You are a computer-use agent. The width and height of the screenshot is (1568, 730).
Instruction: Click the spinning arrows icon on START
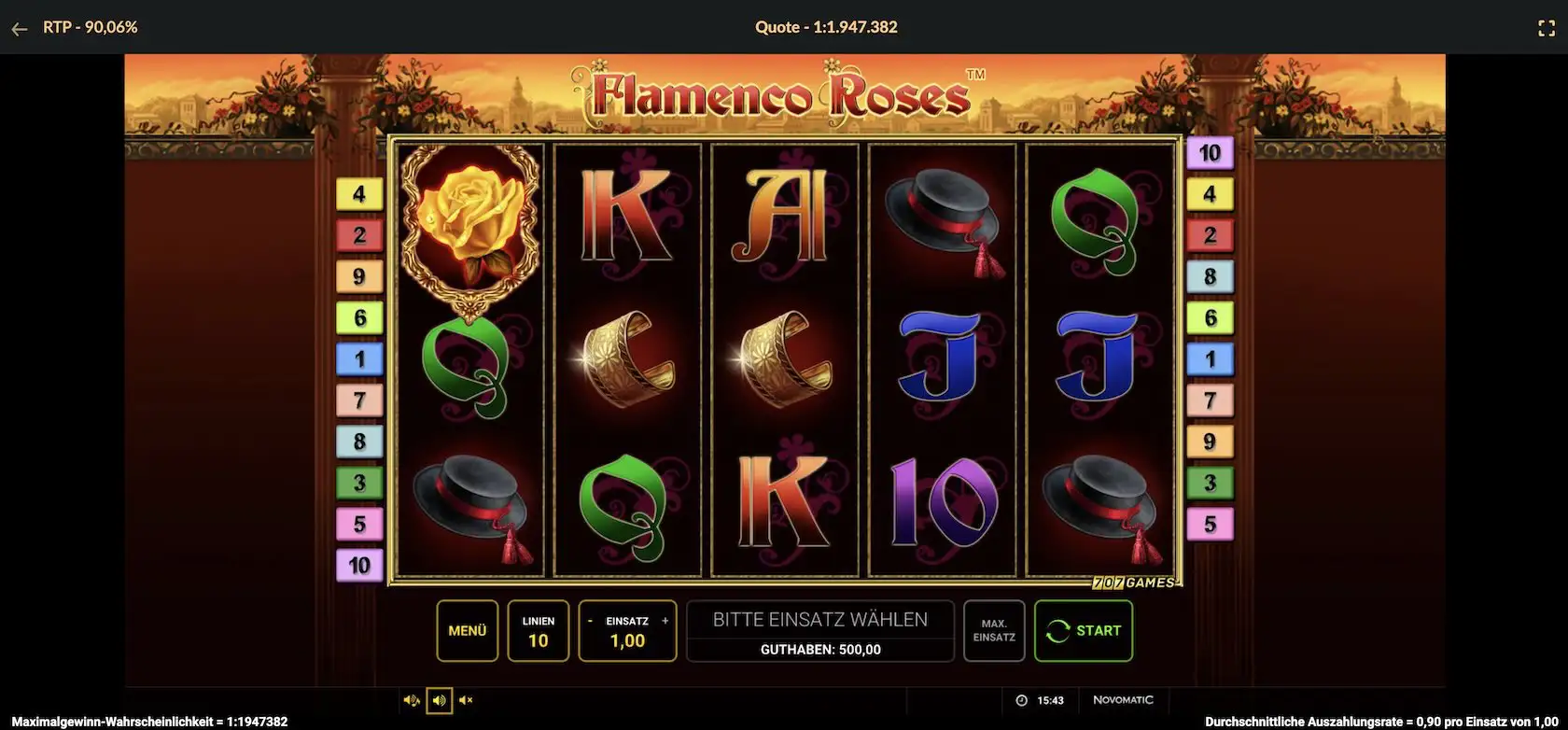coord(1059,630)
